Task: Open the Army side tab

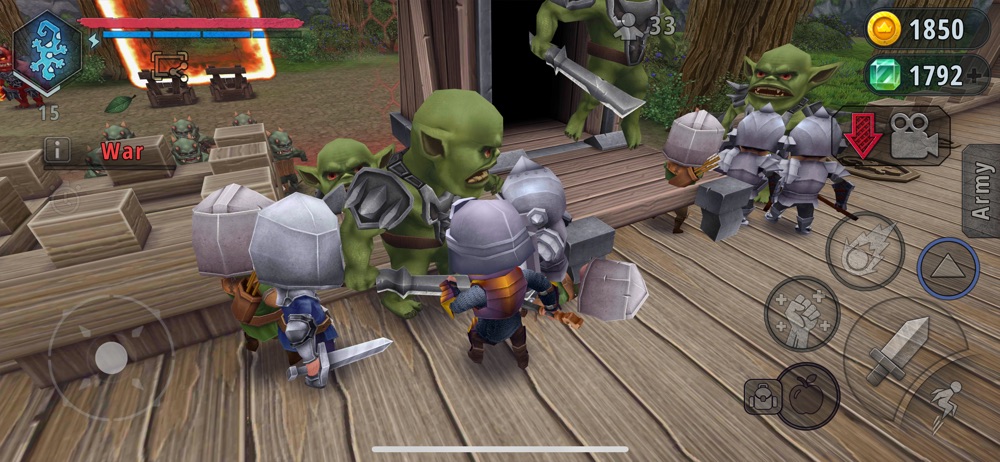Action: (x=980, y=190)
